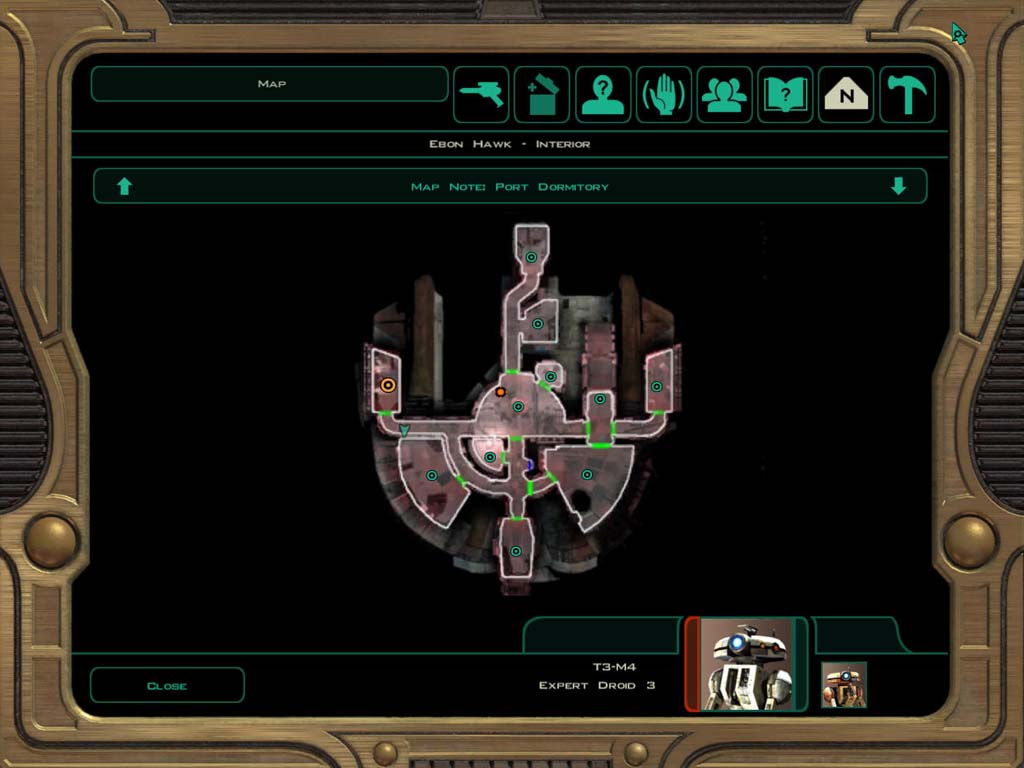Select the highlighted orange Port Dormitory marker

(x=388, y=385)
